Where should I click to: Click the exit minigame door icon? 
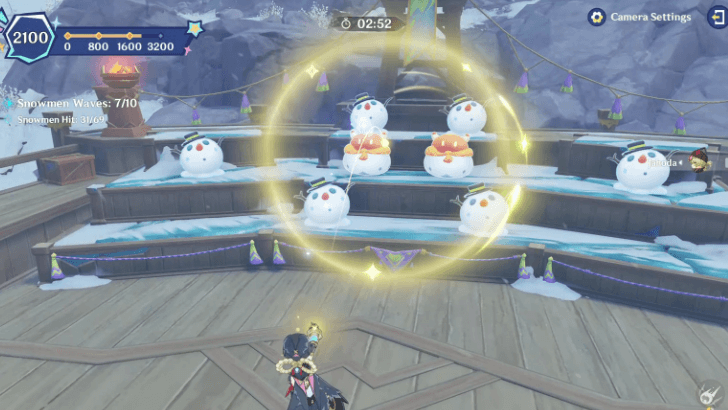point(717,16)
